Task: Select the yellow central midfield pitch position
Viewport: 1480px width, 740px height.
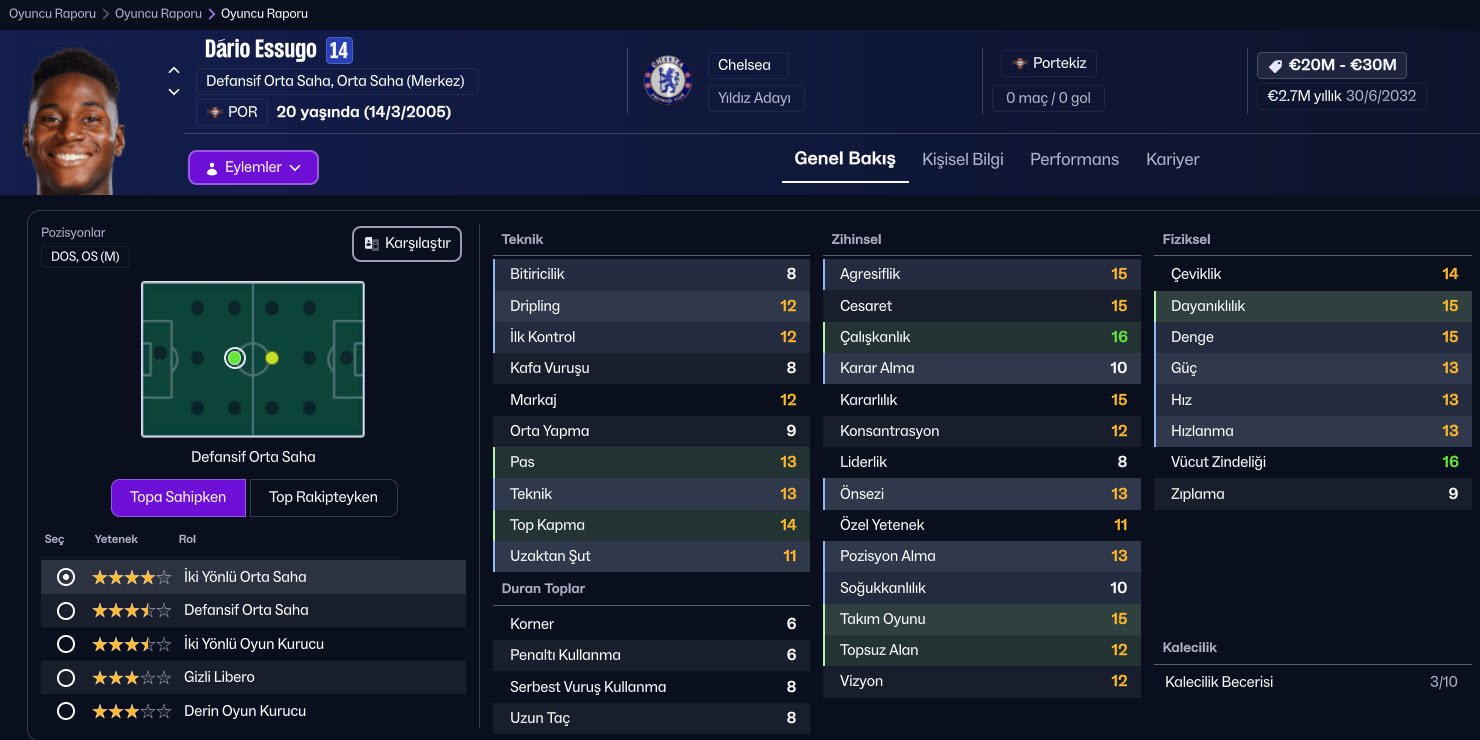Action: 272,358
